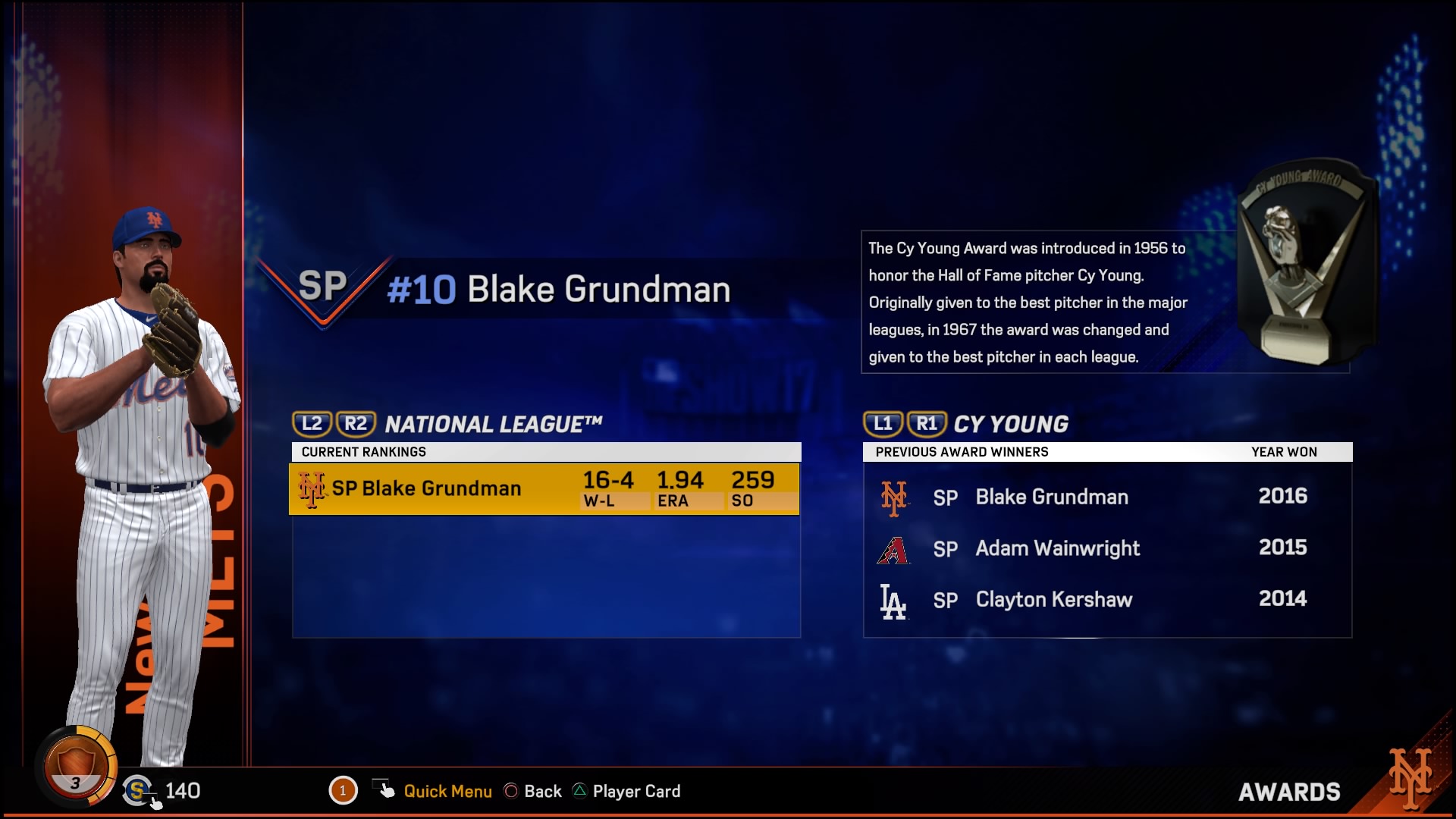Expand the Current Rankings header

pyautogui.click(x=364, y=451)
